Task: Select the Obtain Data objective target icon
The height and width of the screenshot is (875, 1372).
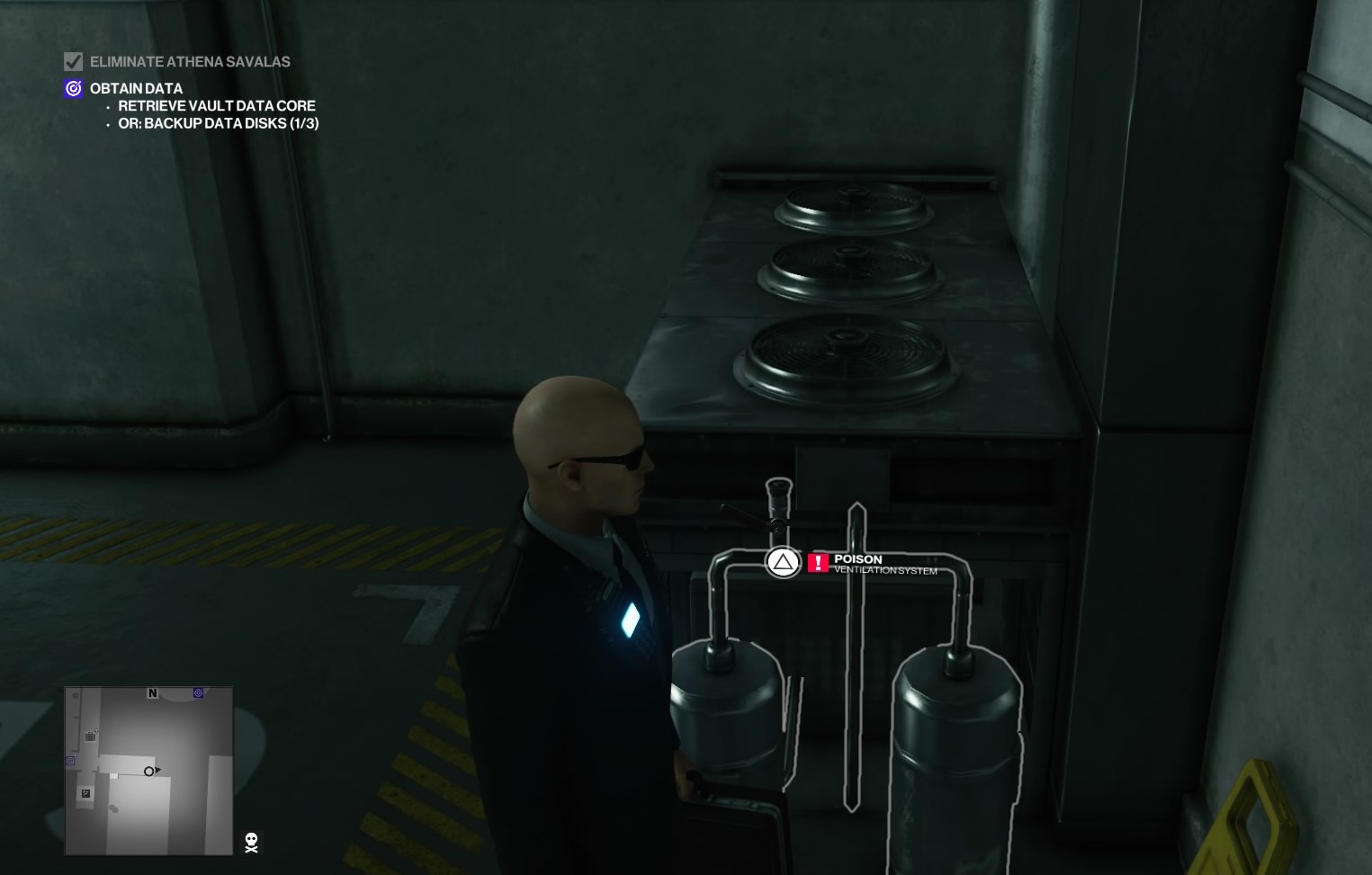Action: (x=73, y=88)
